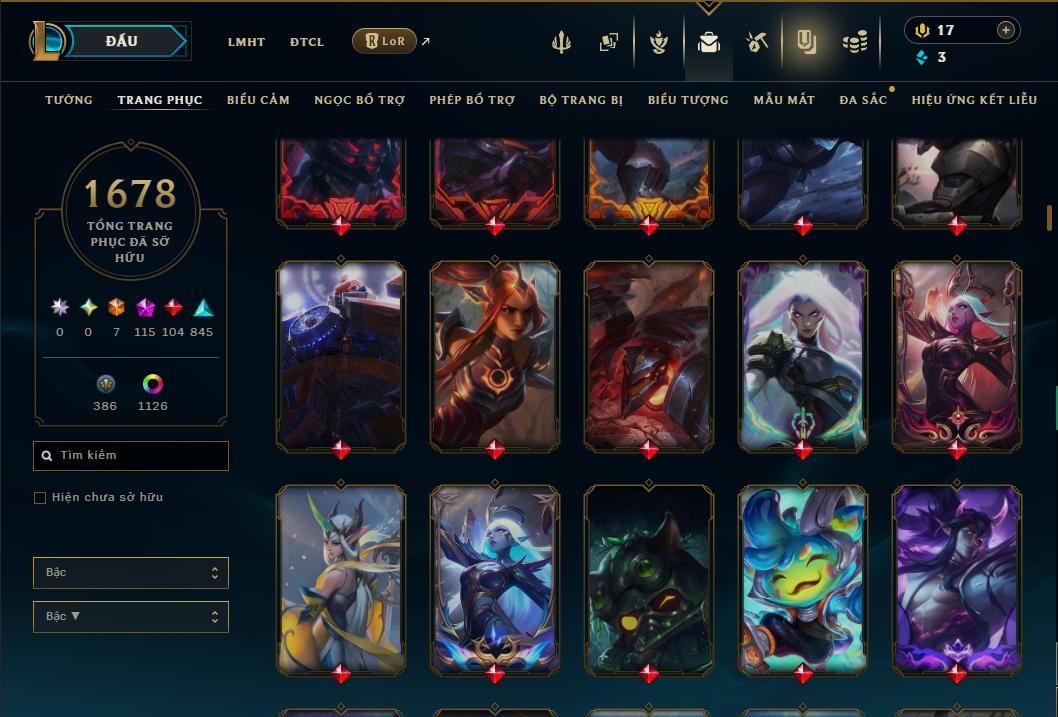Click the ĐẤU play button
The image size is (1058, 717).
122,41
